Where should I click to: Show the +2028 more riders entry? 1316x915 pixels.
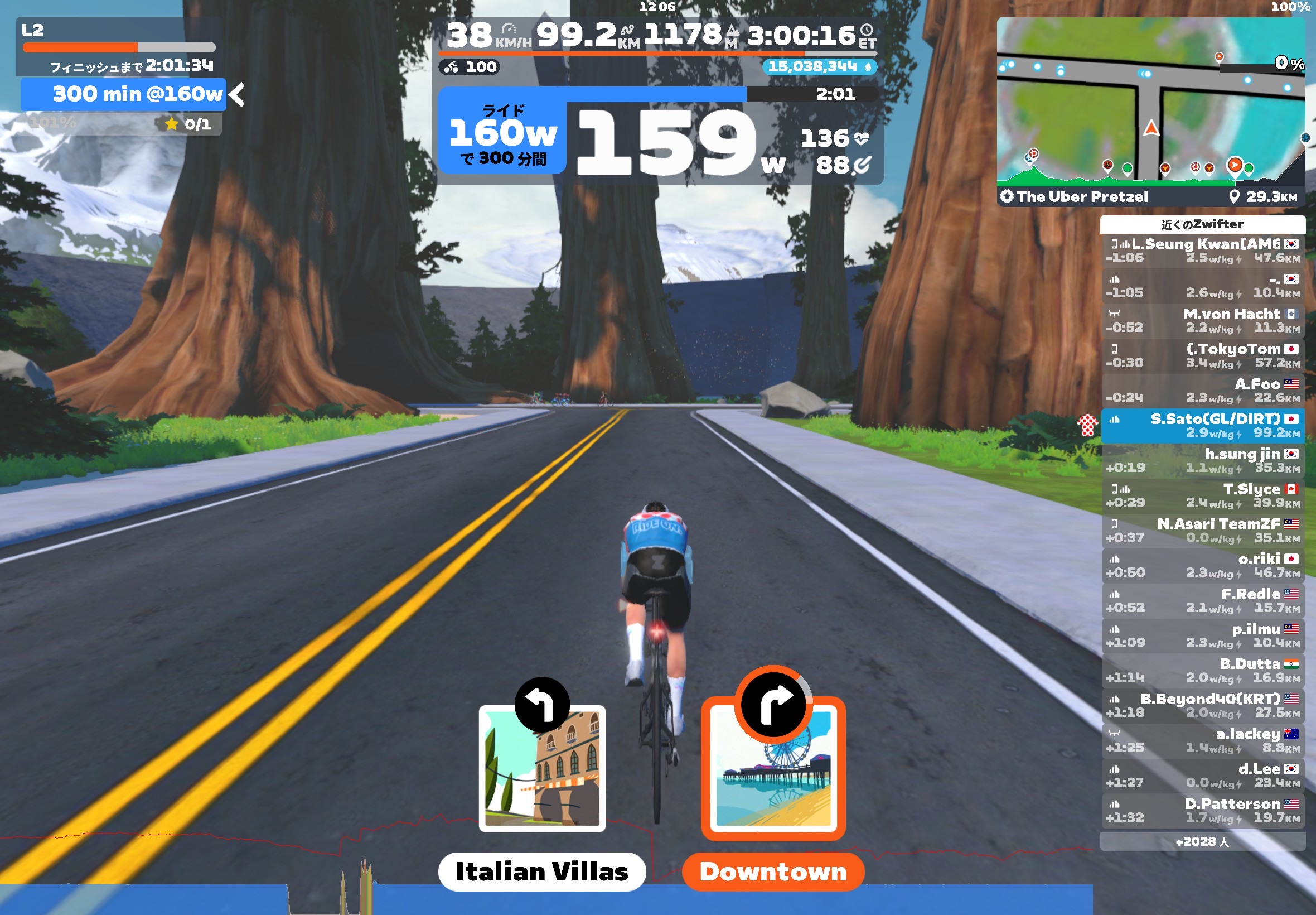[x=1202, y=841]
